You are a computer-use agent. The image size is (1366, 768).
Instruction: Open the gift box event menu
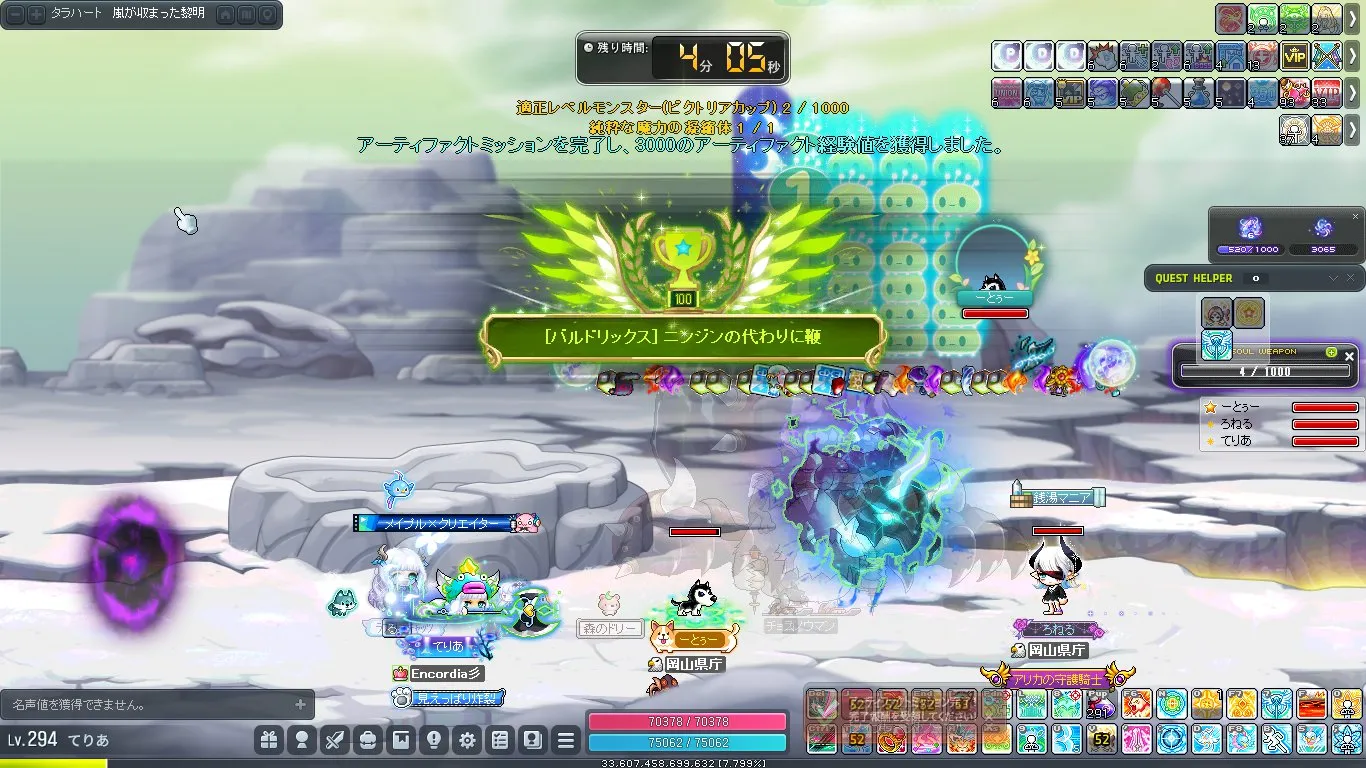pyautogui.click(x=268, y=741)
